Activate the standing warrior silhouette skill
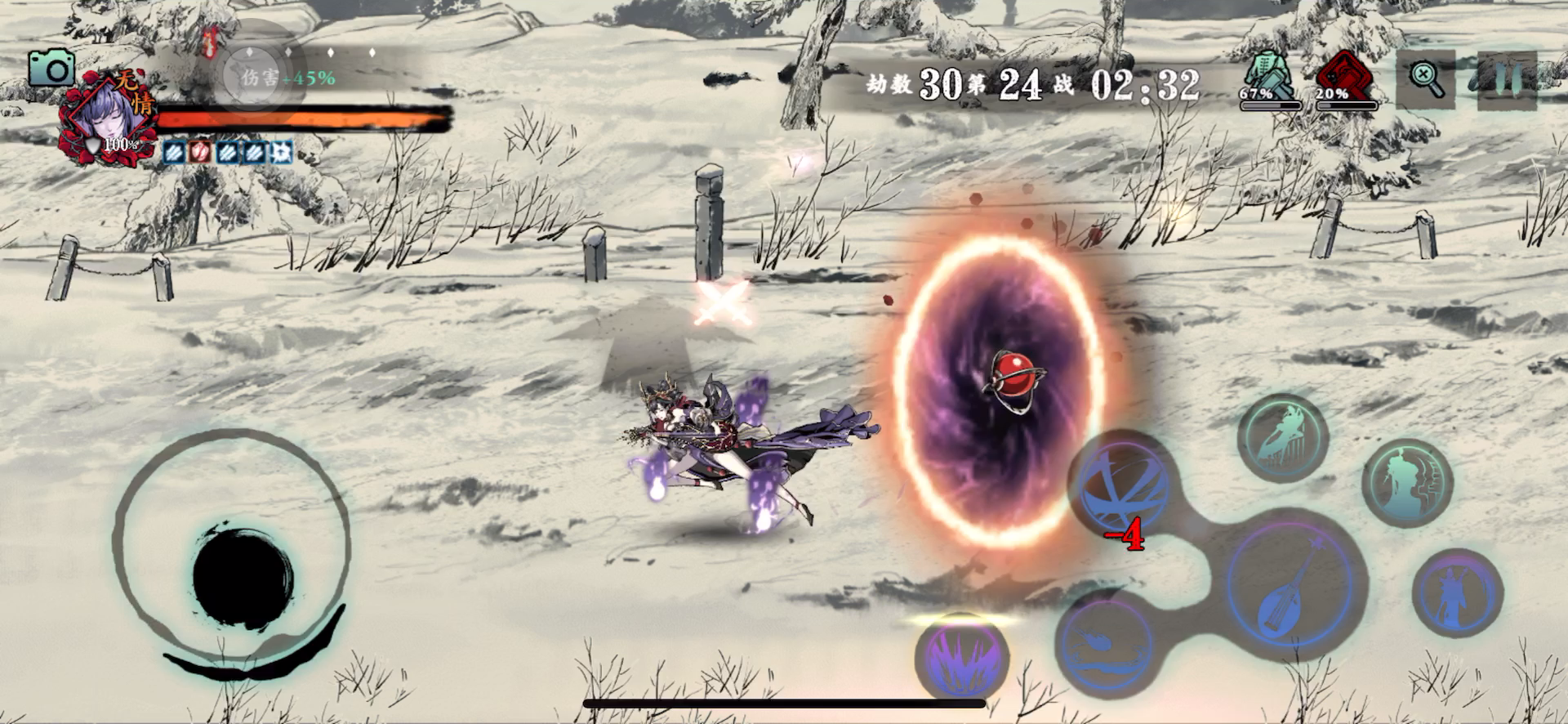This screenshot has height=724, width=1568. pyautogui.click(x=1458, y=592)
